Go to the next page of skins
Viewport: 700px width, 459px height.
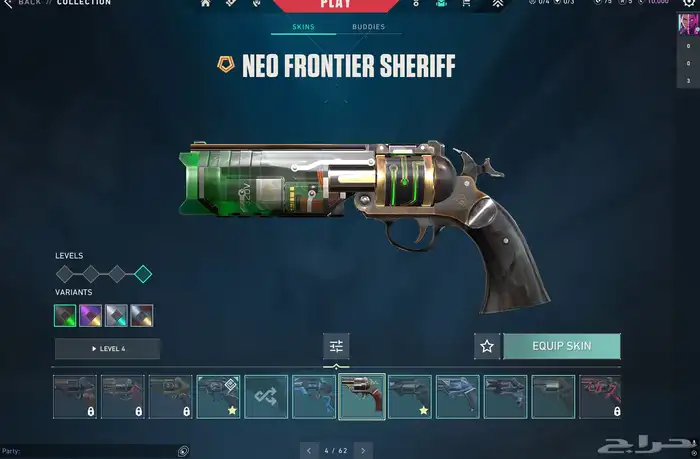363,451
